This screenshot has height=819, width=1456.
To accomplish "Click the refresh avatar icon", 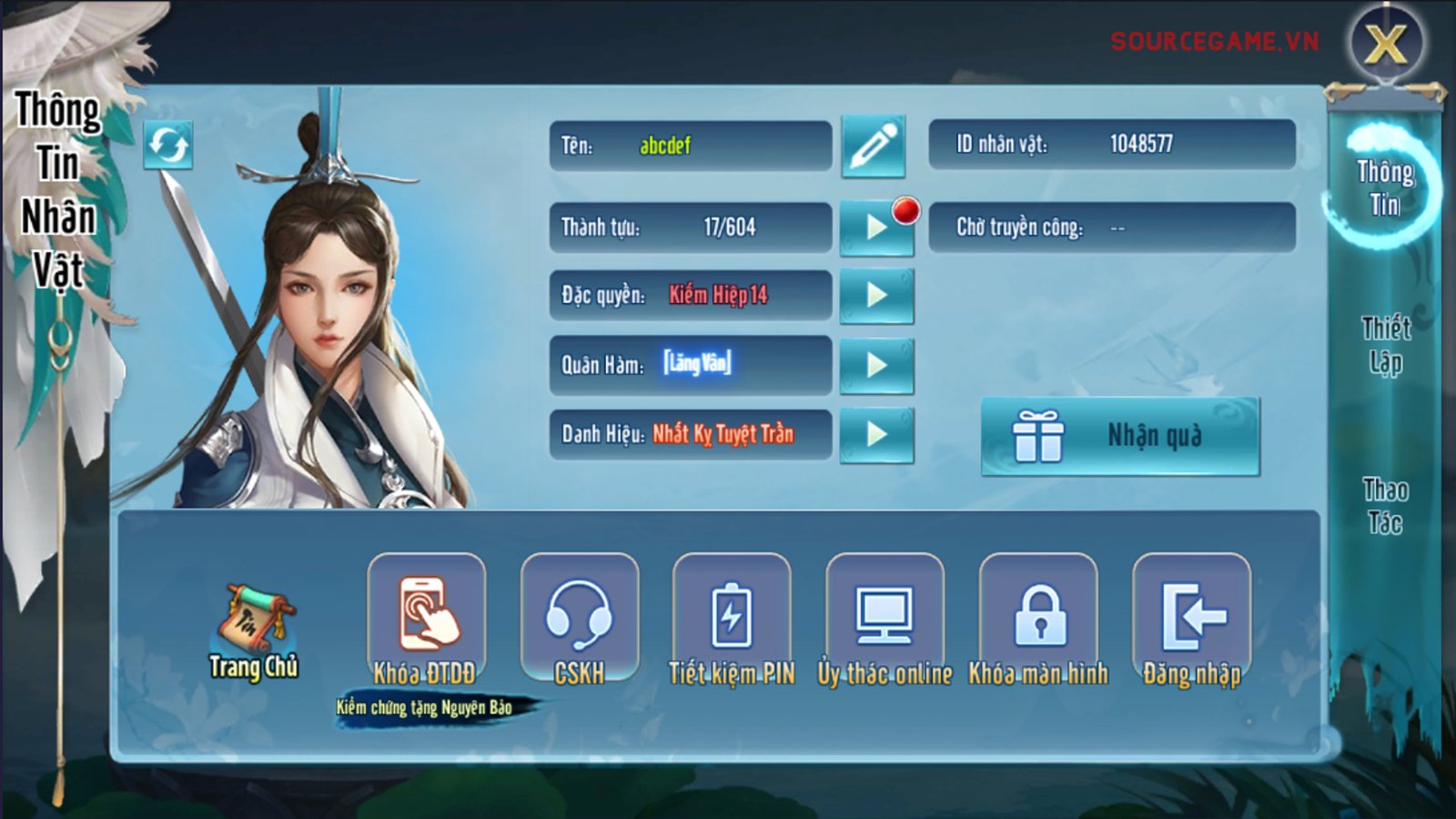I will [x=168, y=145].
